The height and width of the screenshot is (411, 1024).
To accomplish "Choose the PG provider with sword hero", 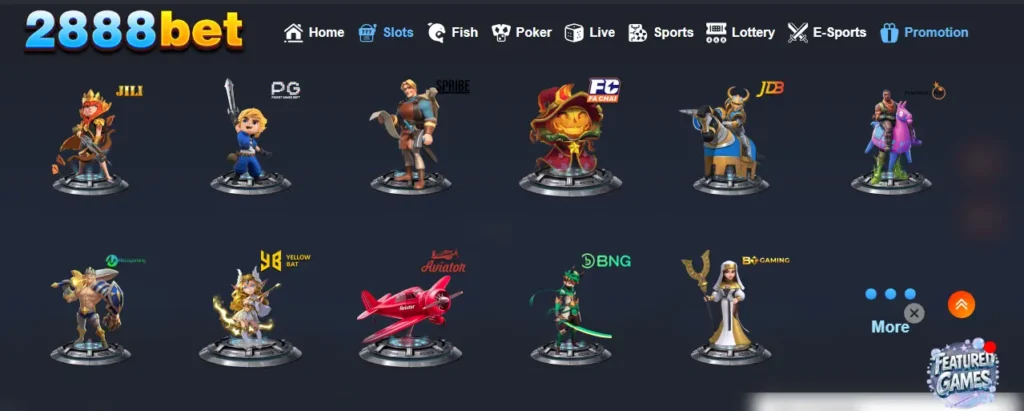I will tap(250, 138).
